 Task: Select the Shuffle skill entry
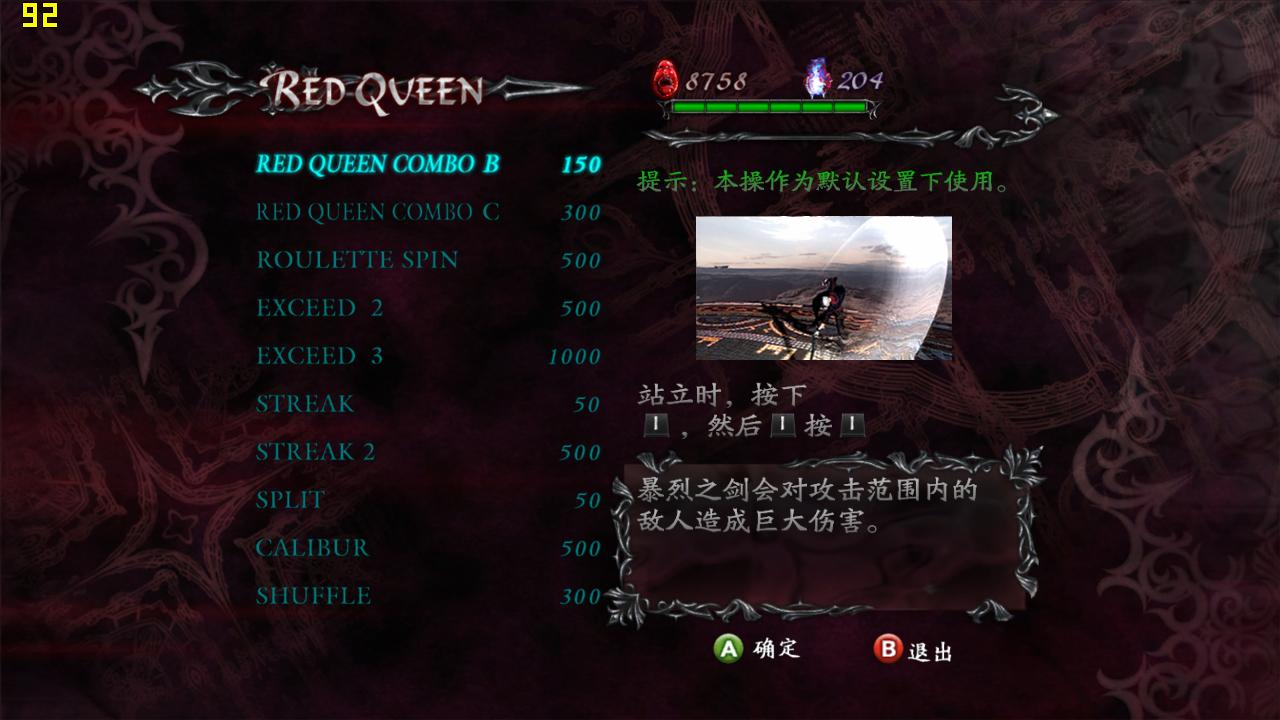pos(313,596)
